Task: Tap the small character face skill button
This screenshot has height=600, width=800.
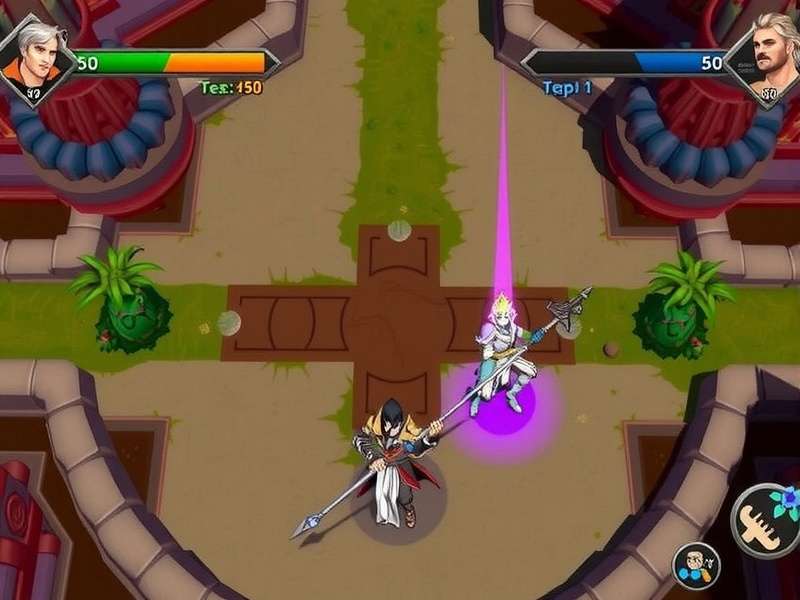Action: (x=695, y=567)
